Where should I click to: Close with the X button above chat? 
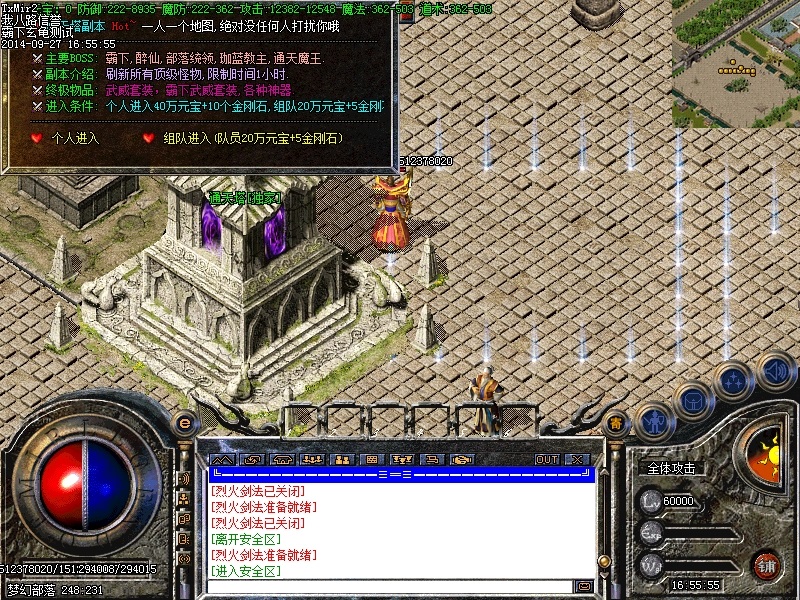pyautogui.click(x=577, y=459)
